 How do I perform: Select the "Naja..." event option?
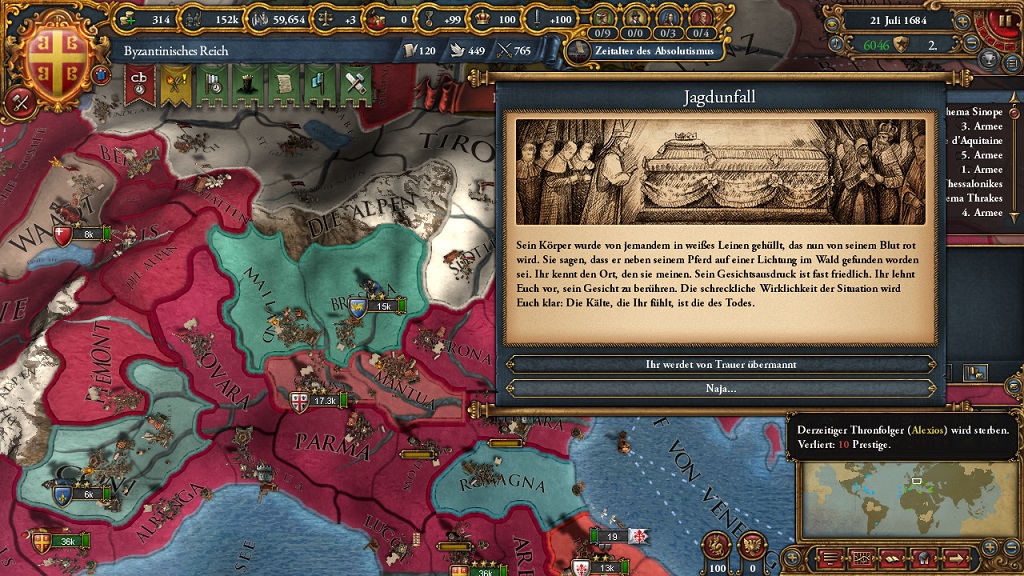click(x=720, y=388)
